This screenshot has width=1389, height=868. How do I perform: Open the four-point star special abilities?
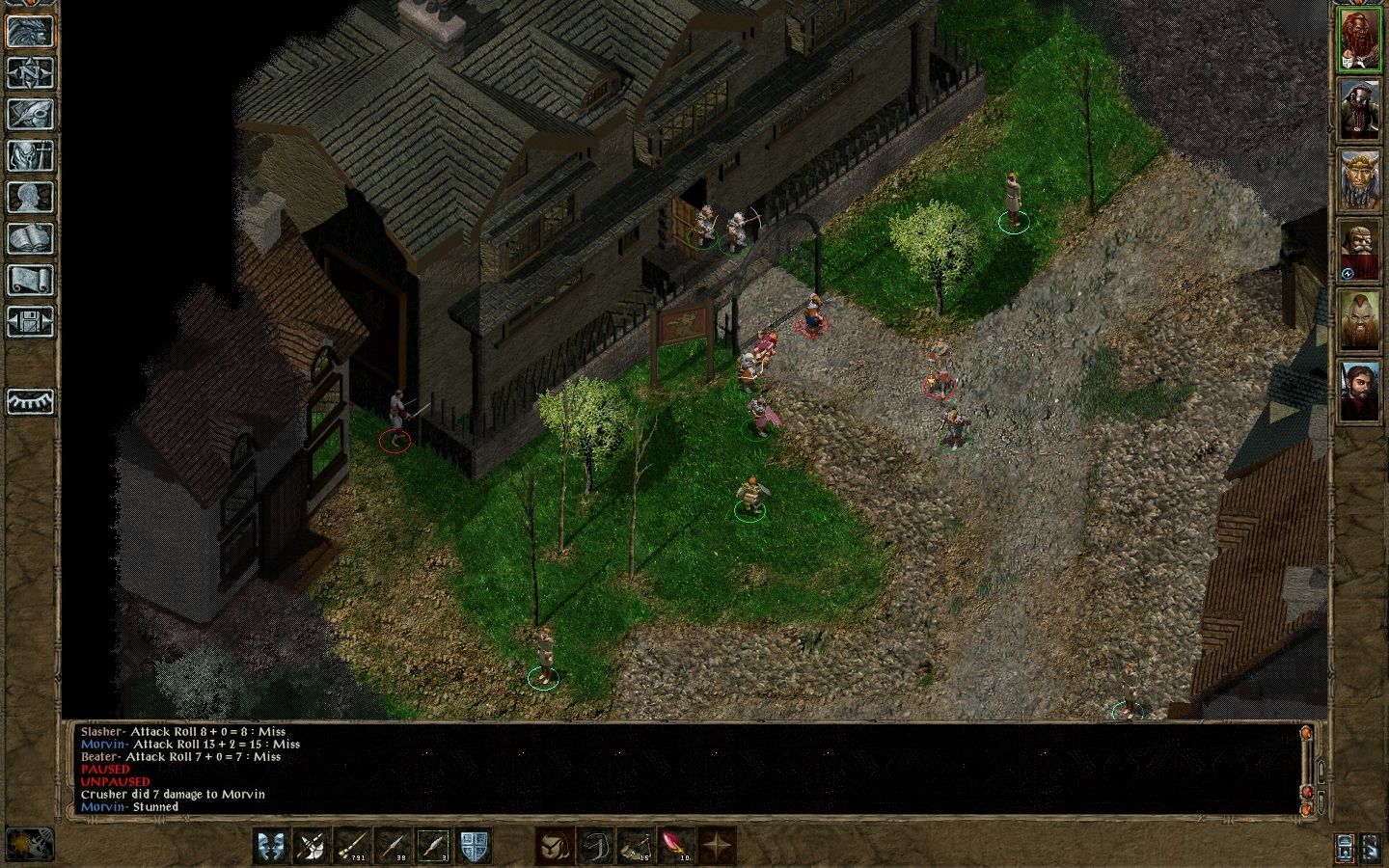click(717, 846)
